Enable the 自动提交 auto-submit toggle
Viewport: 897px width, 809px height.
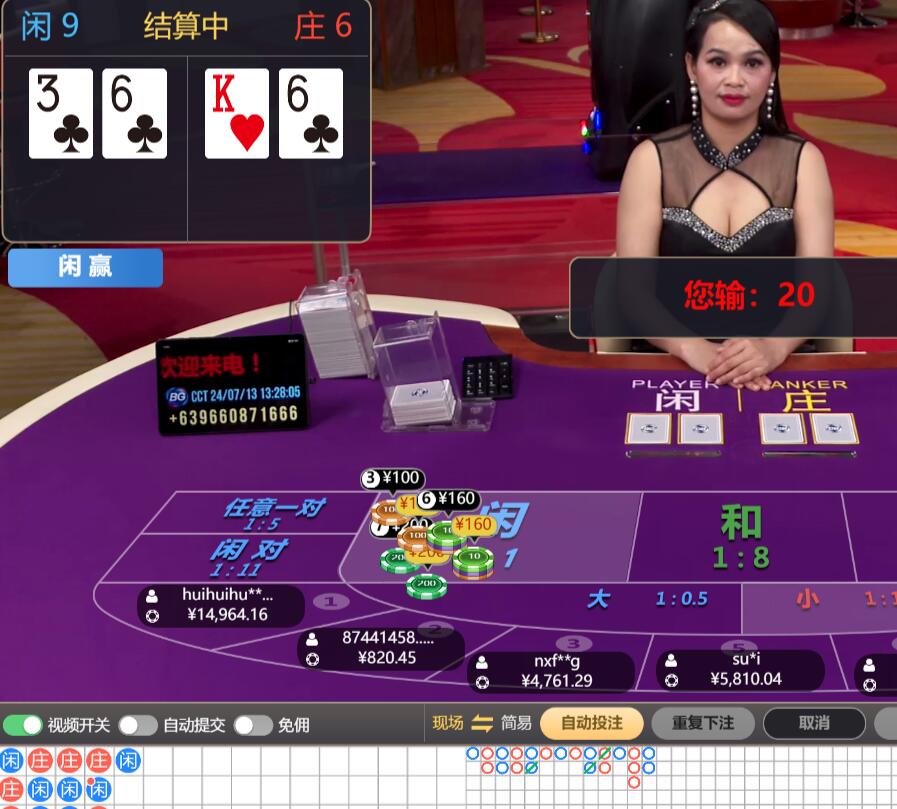coord(138,725)
